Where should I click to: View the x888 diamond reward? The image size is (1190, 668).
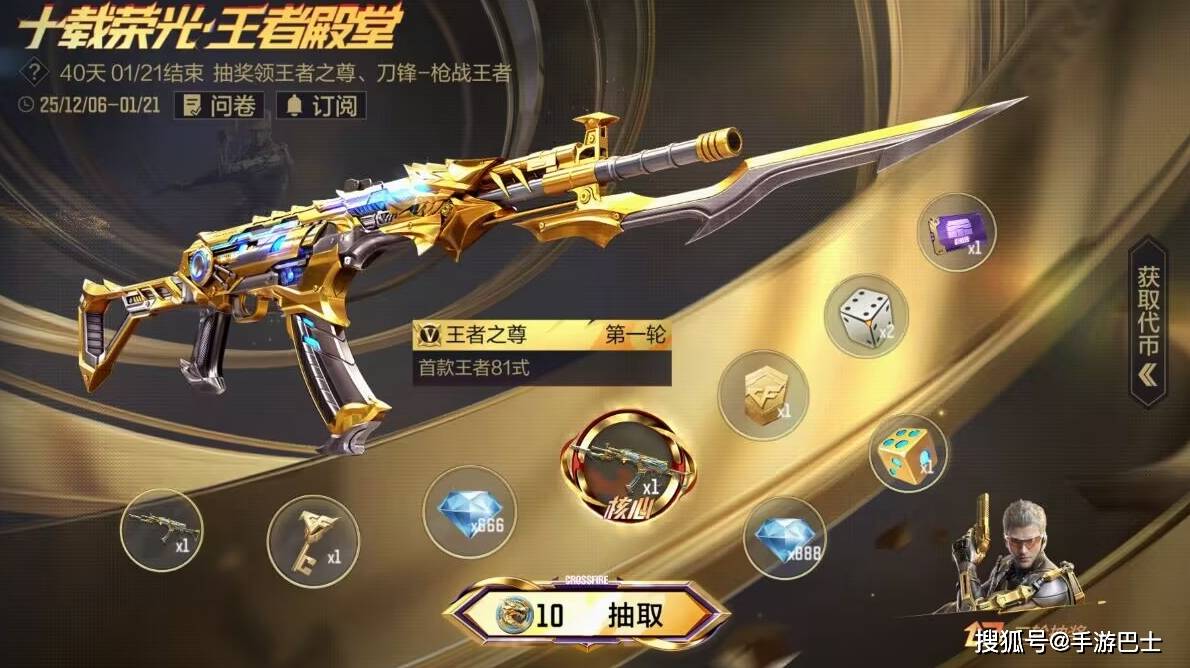785,537
